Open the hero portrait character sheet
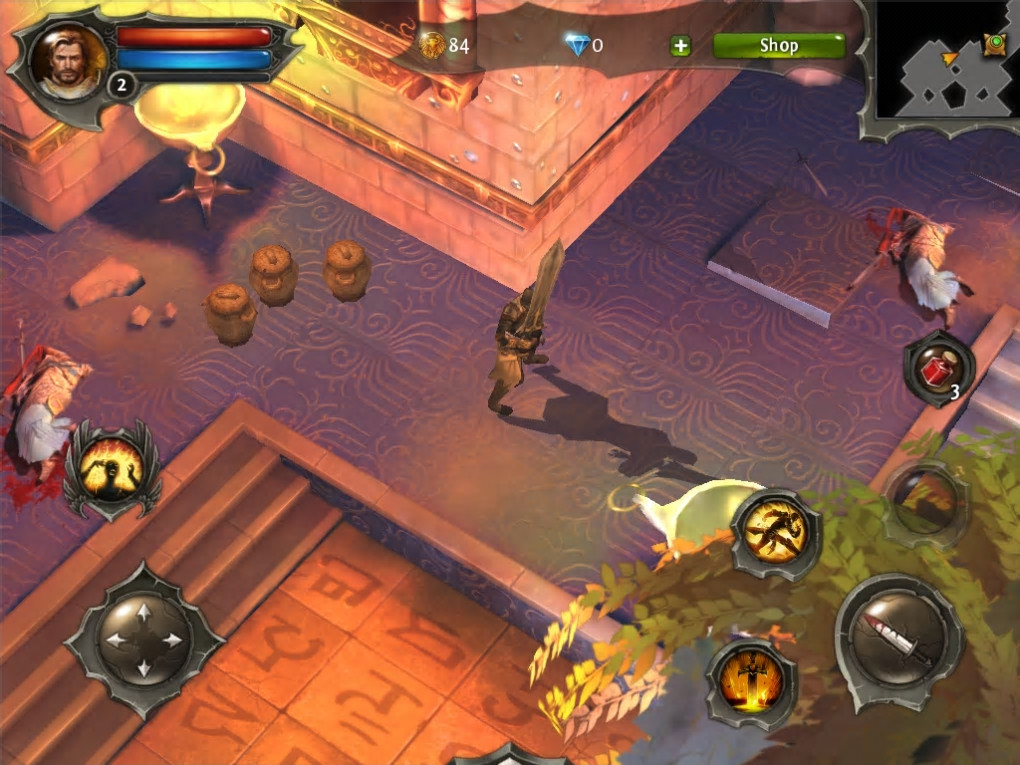 coord(68,60)
